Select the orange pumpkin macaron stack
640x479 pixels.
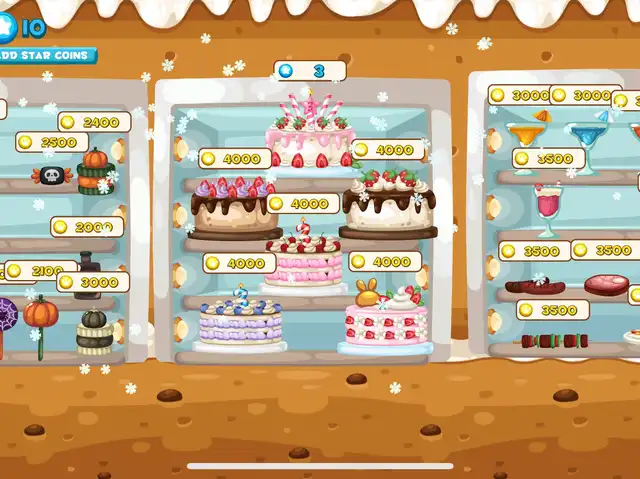(95, 170)
